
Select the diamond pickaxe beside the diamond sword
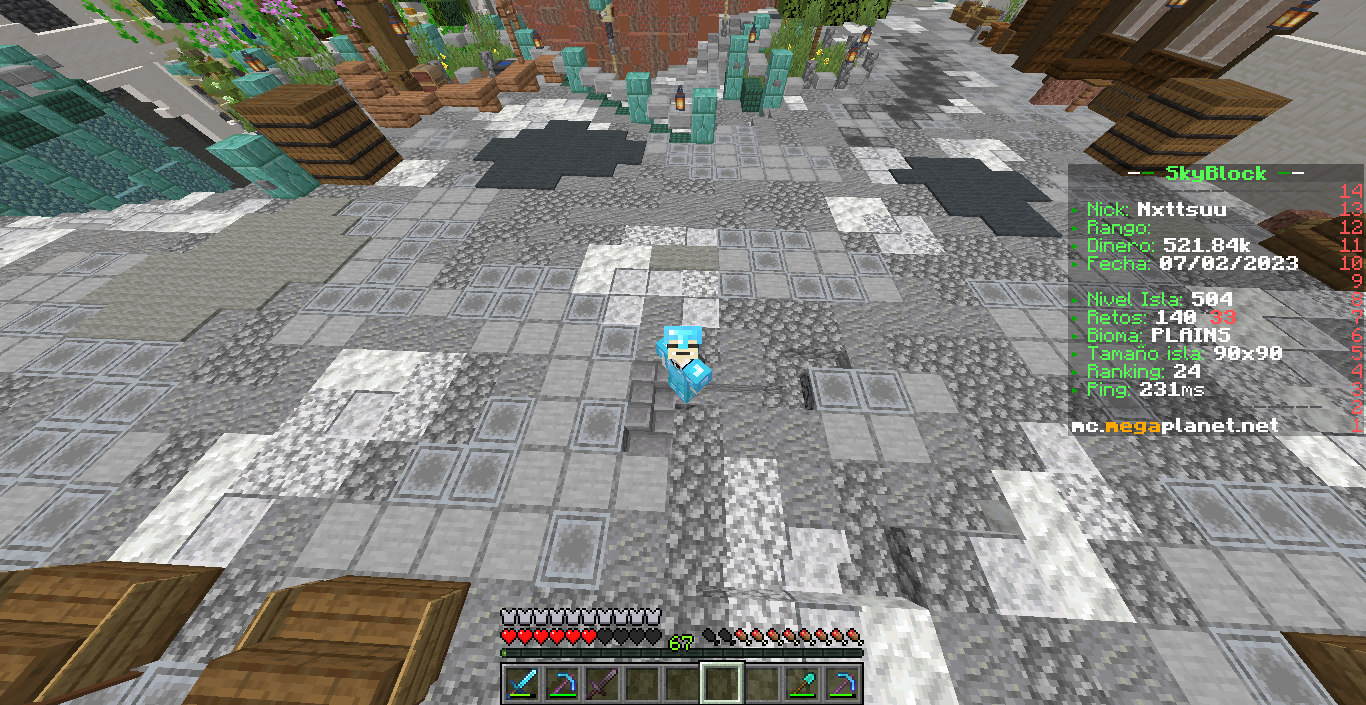(x=562, y=684)
